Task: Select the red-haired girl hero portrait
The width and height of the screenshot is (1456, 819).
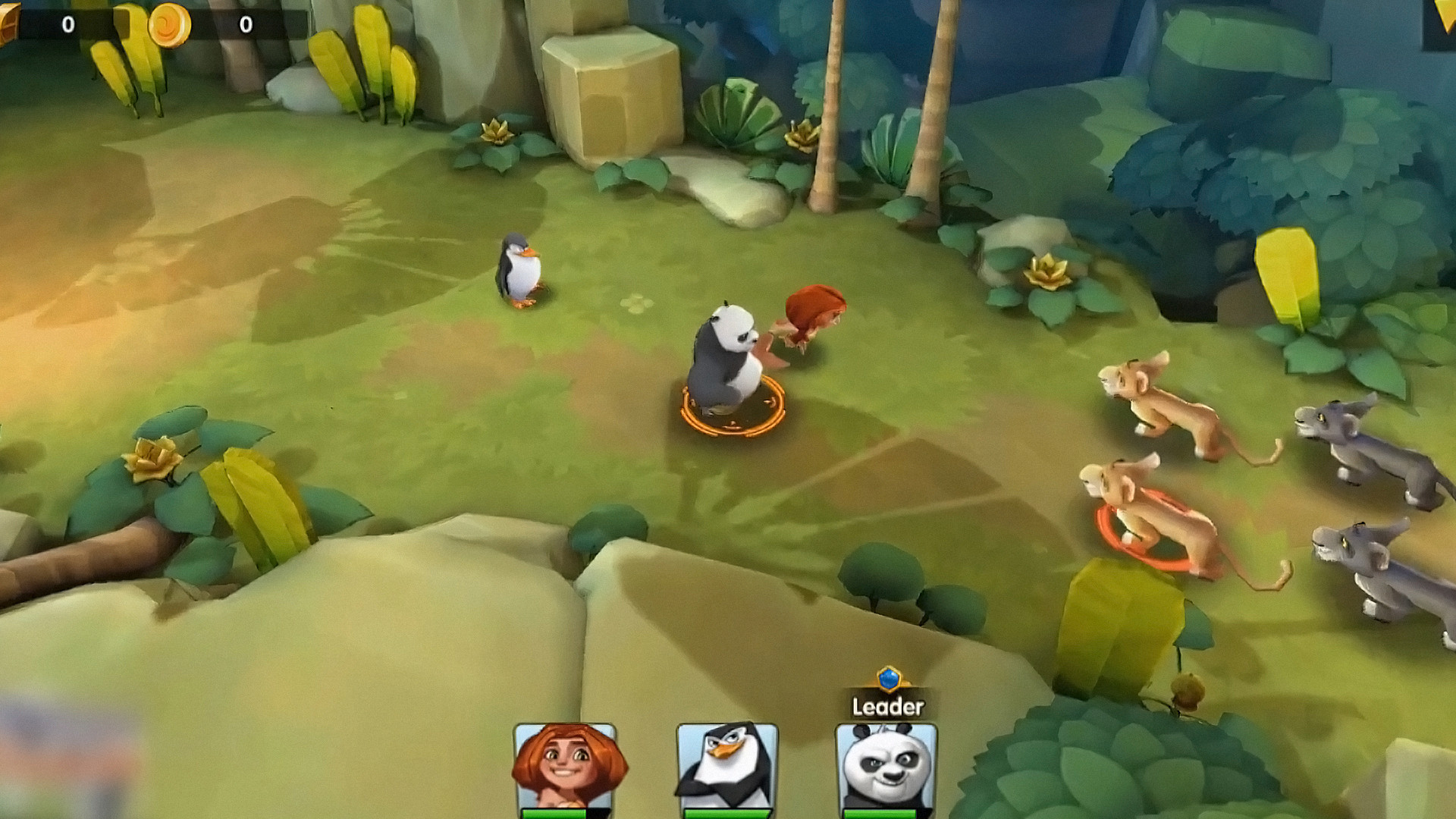Action: pyautogui.click(x=565, y=767)
